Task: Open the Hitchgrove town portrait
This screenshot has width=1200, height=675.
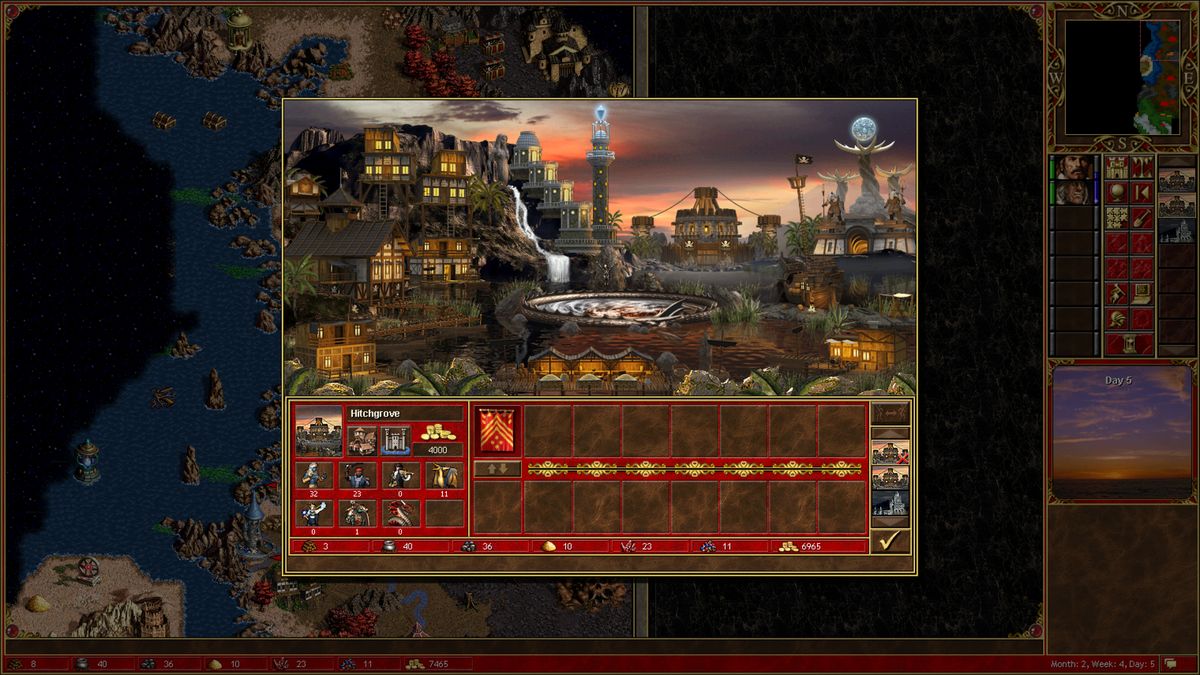Action: [318, 432]
